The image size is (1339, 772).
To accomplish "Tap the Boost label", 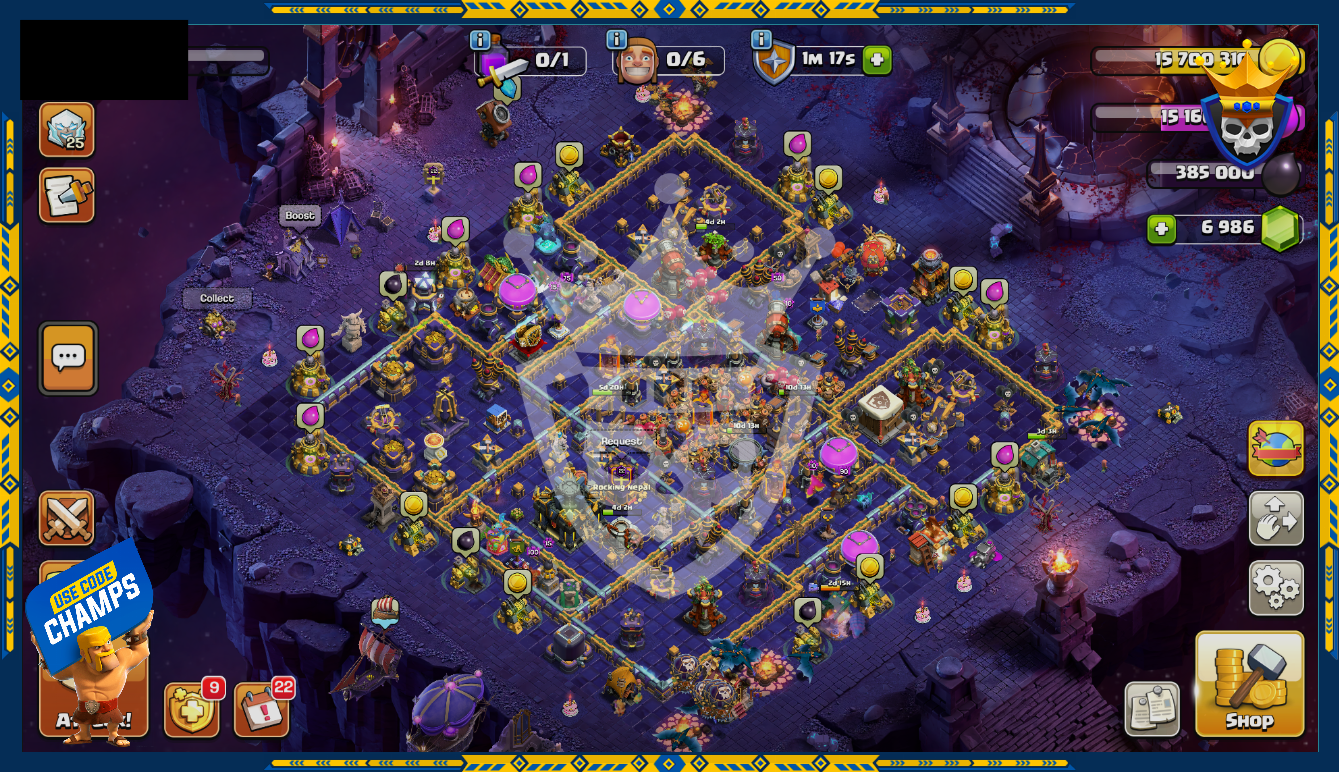I will click(x=299, y=216).
